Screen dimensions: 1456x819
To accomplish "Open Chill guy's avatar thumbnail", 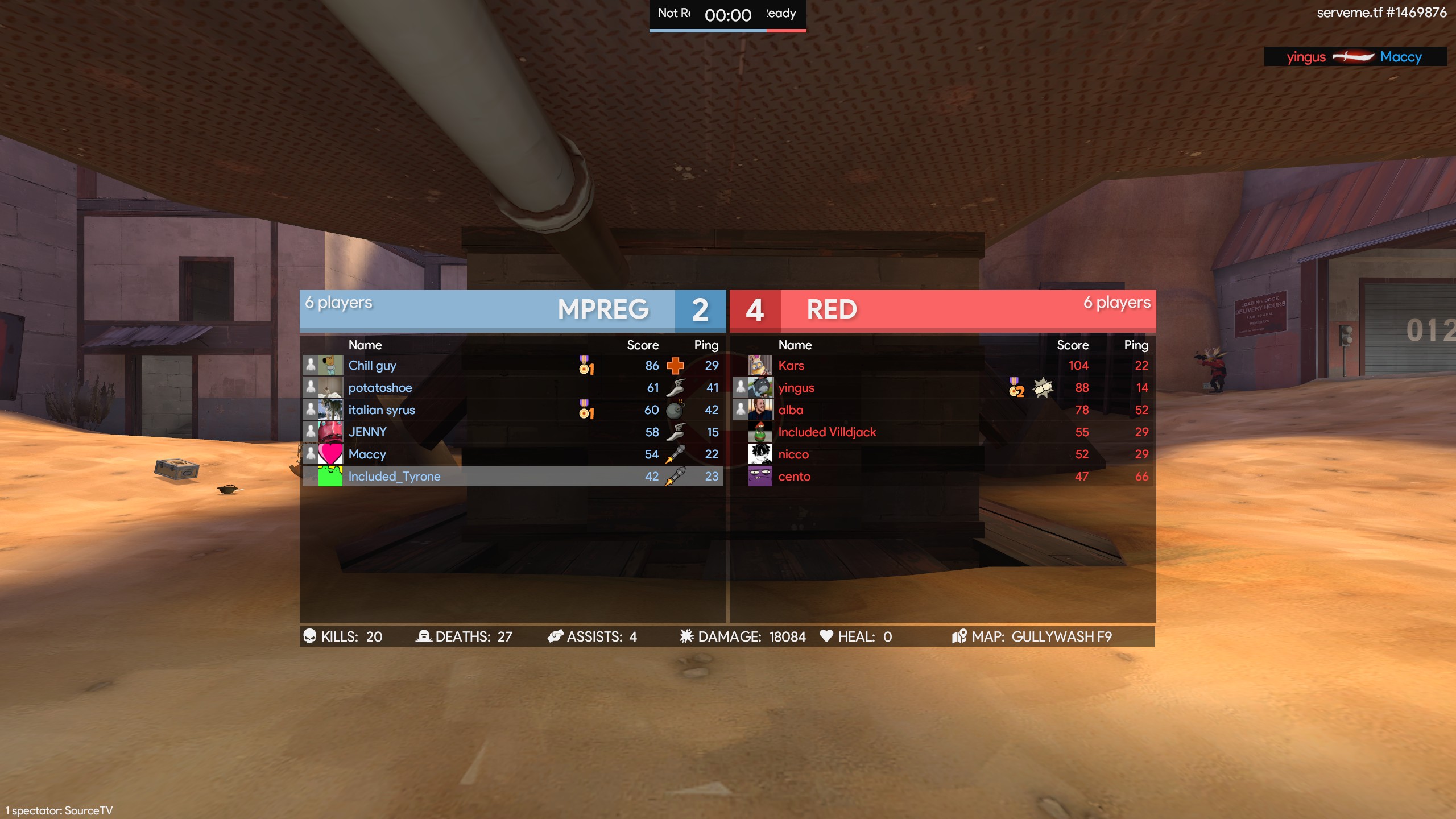I will (x=330, y=365).
